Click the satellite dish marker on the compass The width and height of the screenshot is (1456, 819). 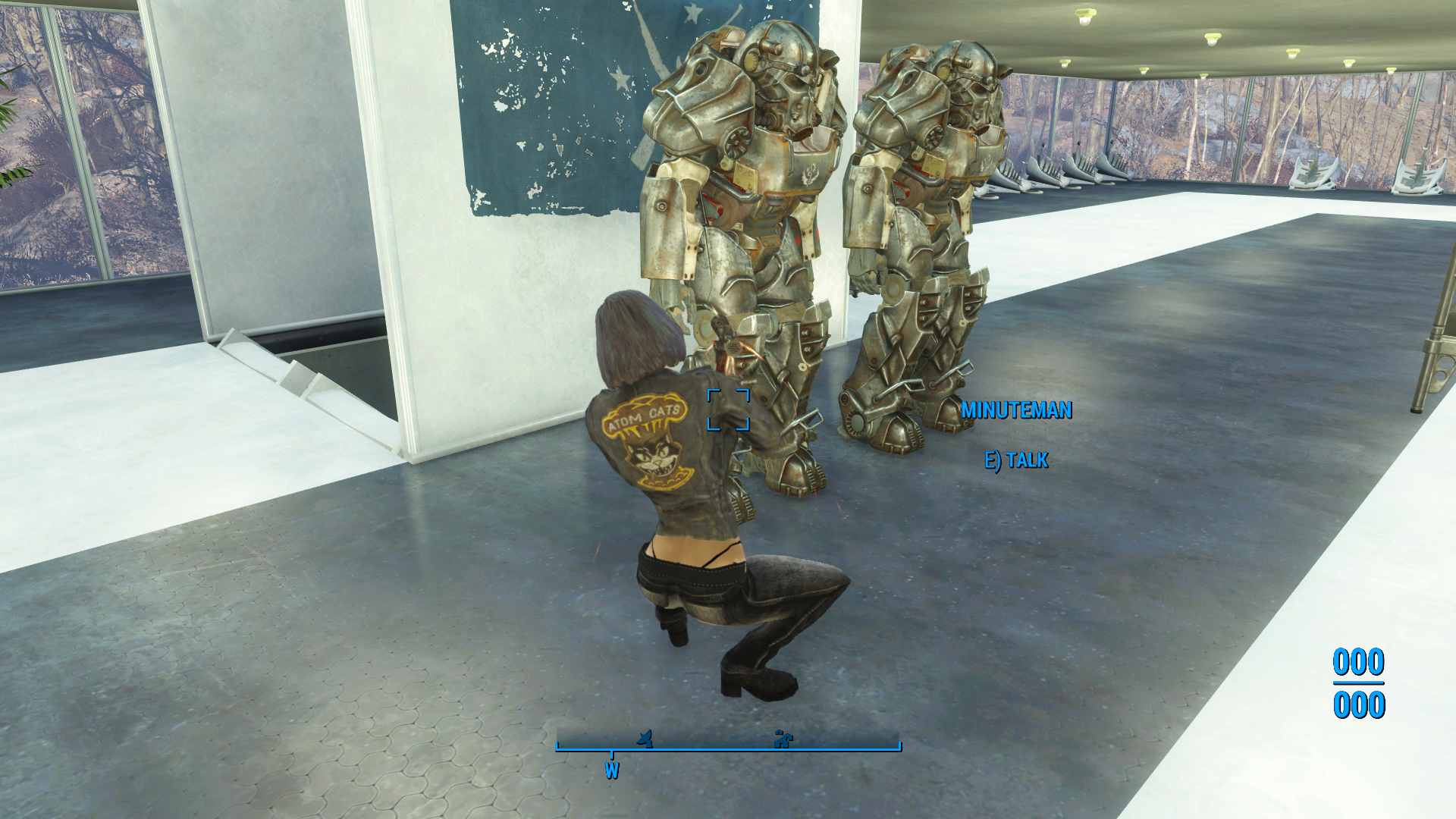(x=645, y=738)
